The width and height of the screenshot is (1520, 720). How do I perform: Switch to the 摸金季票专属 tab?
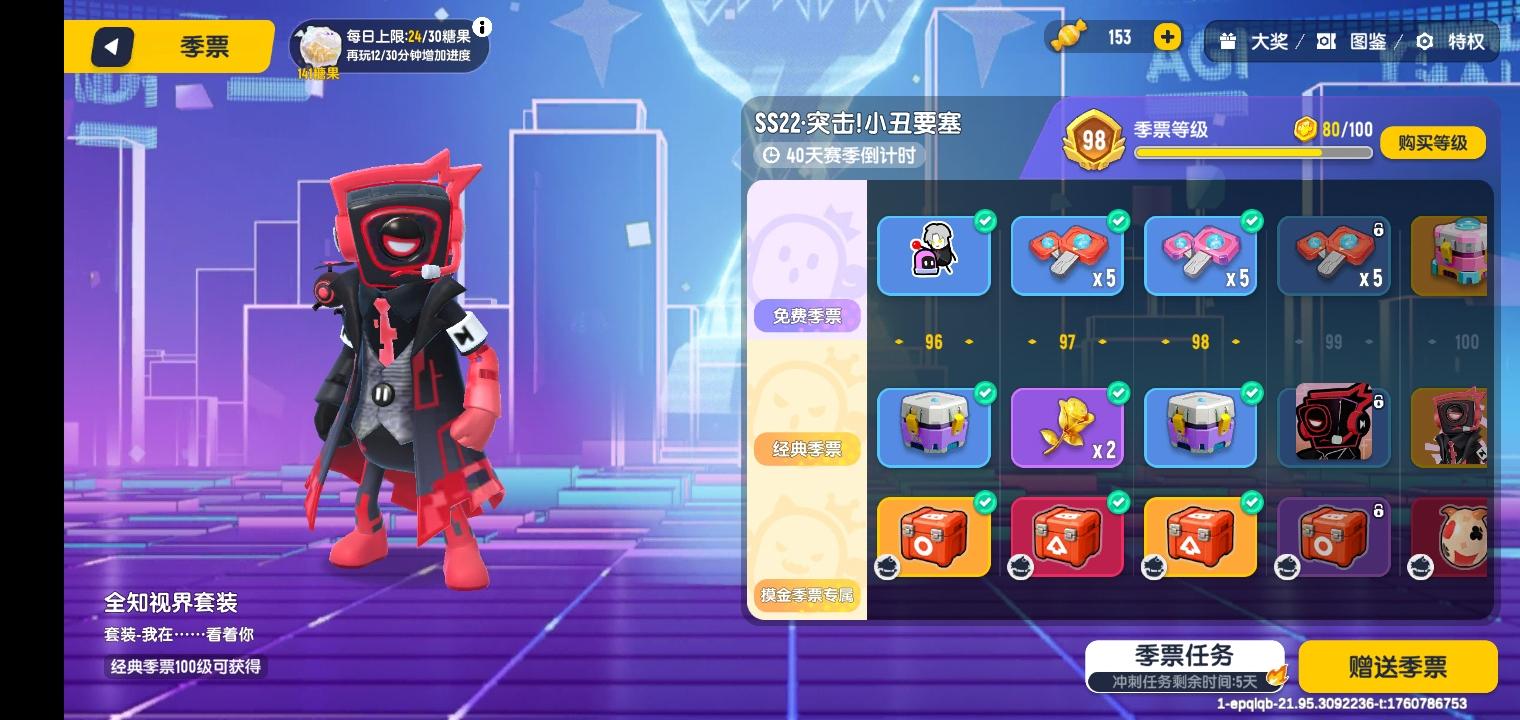point(806,595)
